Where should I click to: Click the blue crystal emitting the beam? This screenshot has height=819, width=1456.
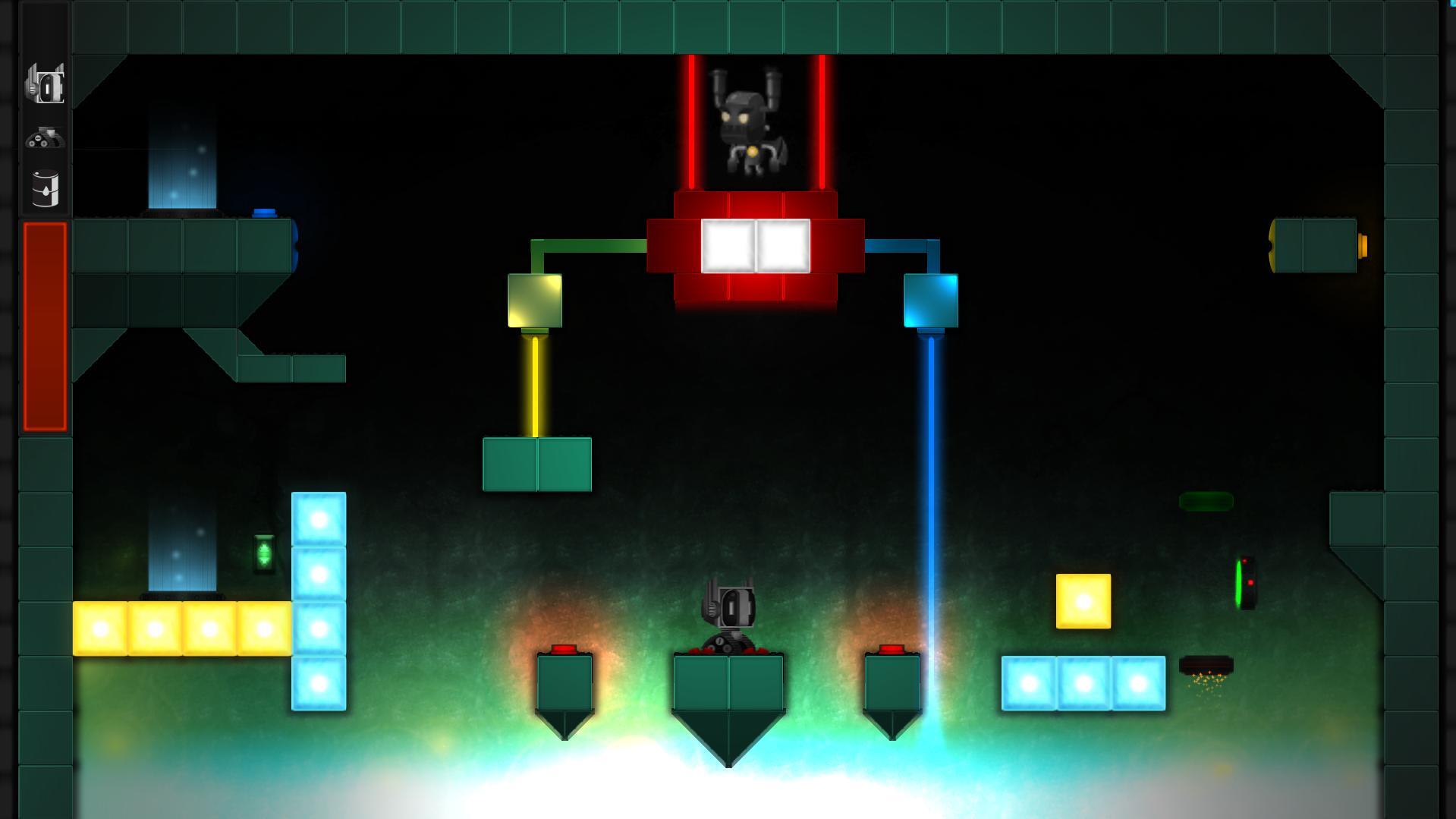click(x=931, y=301)
